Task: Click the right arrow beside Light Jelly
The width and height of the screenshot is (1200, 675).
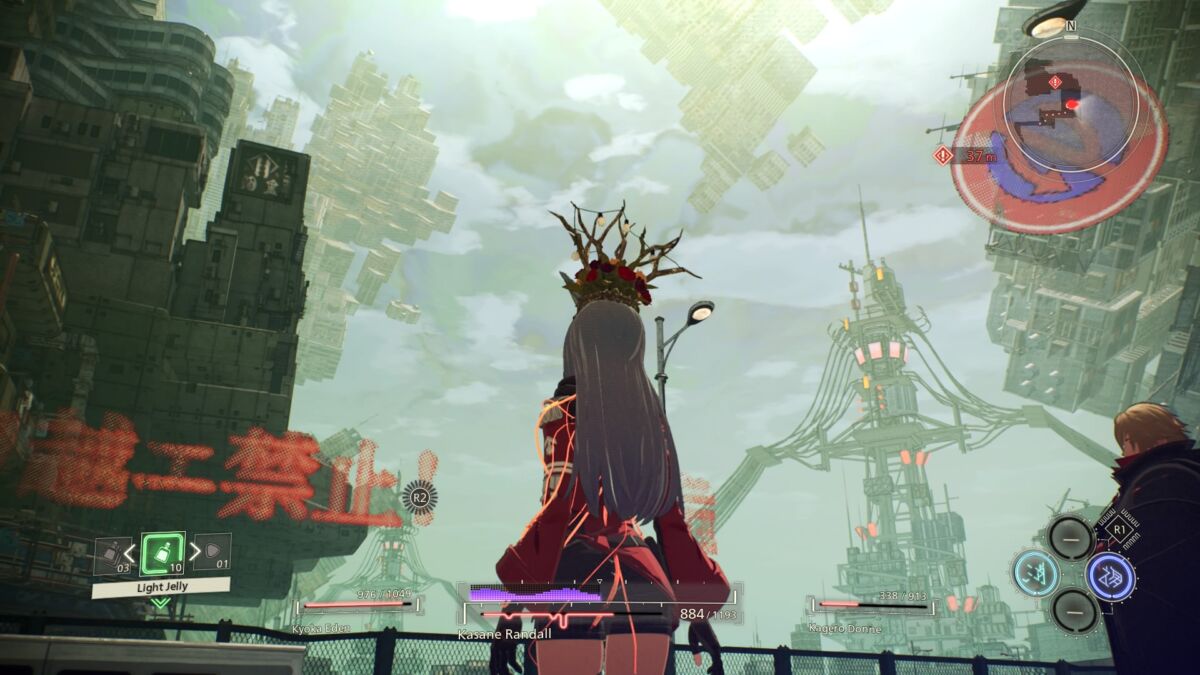Action: [x=193, y=553]
